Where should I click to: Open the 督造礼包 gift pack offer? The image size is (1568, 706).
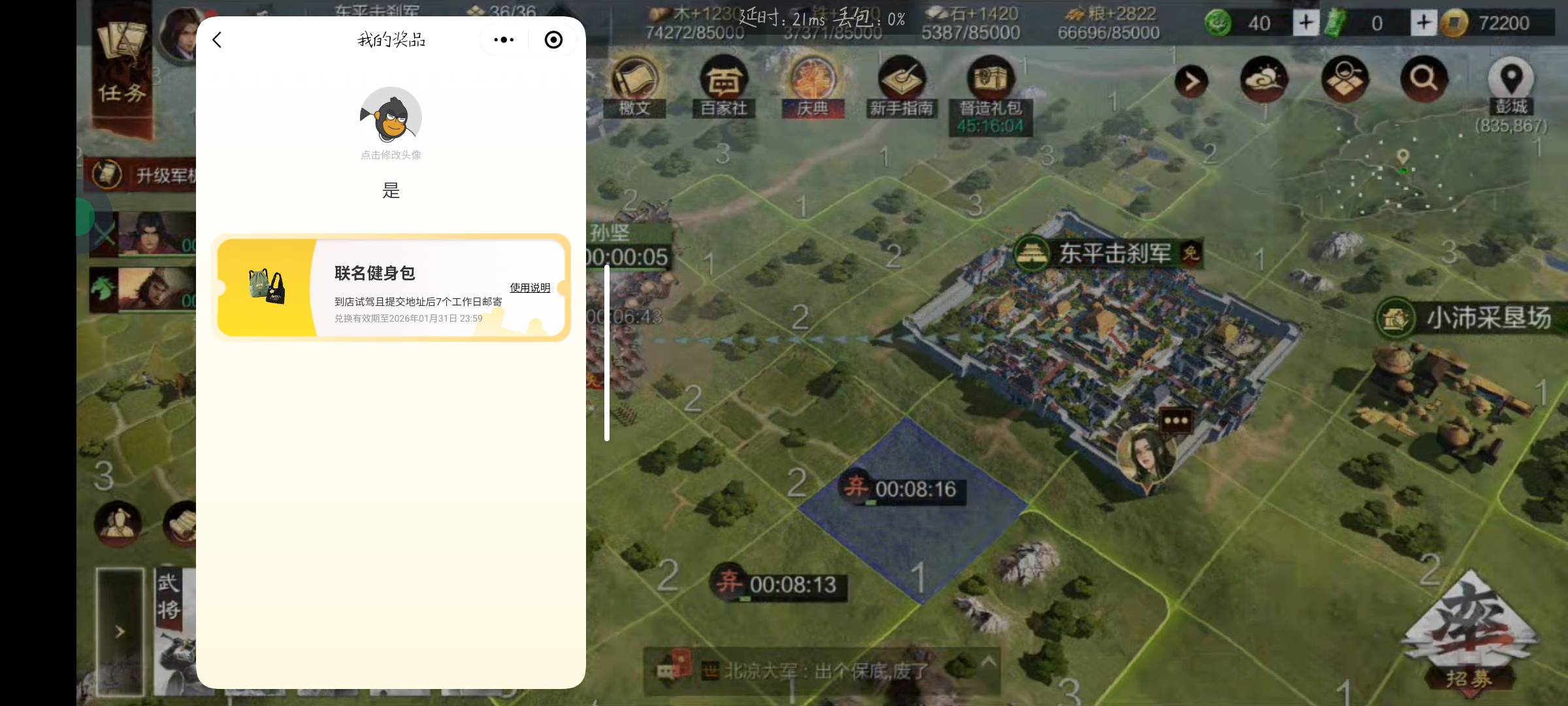(990, 88)
